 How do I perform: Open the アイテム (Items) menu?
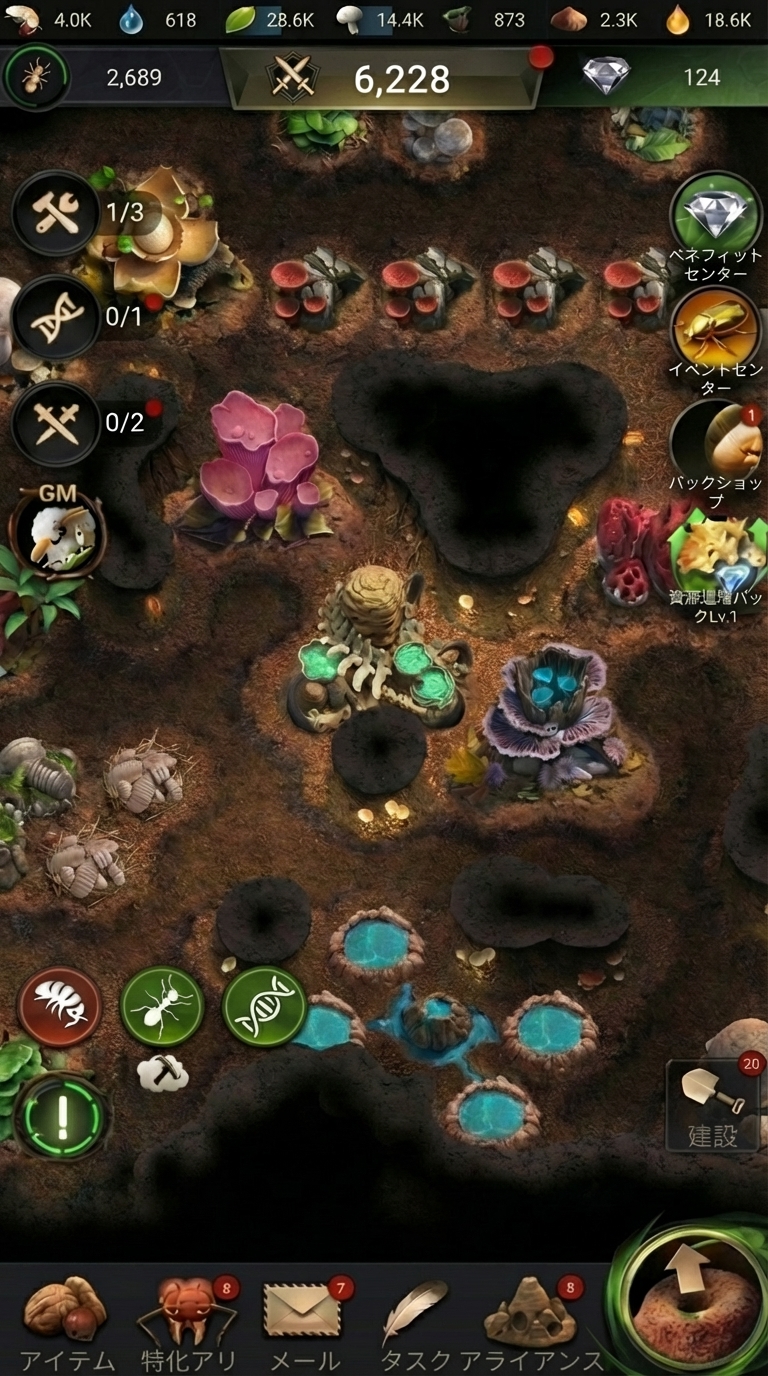tap(66, 1320)
